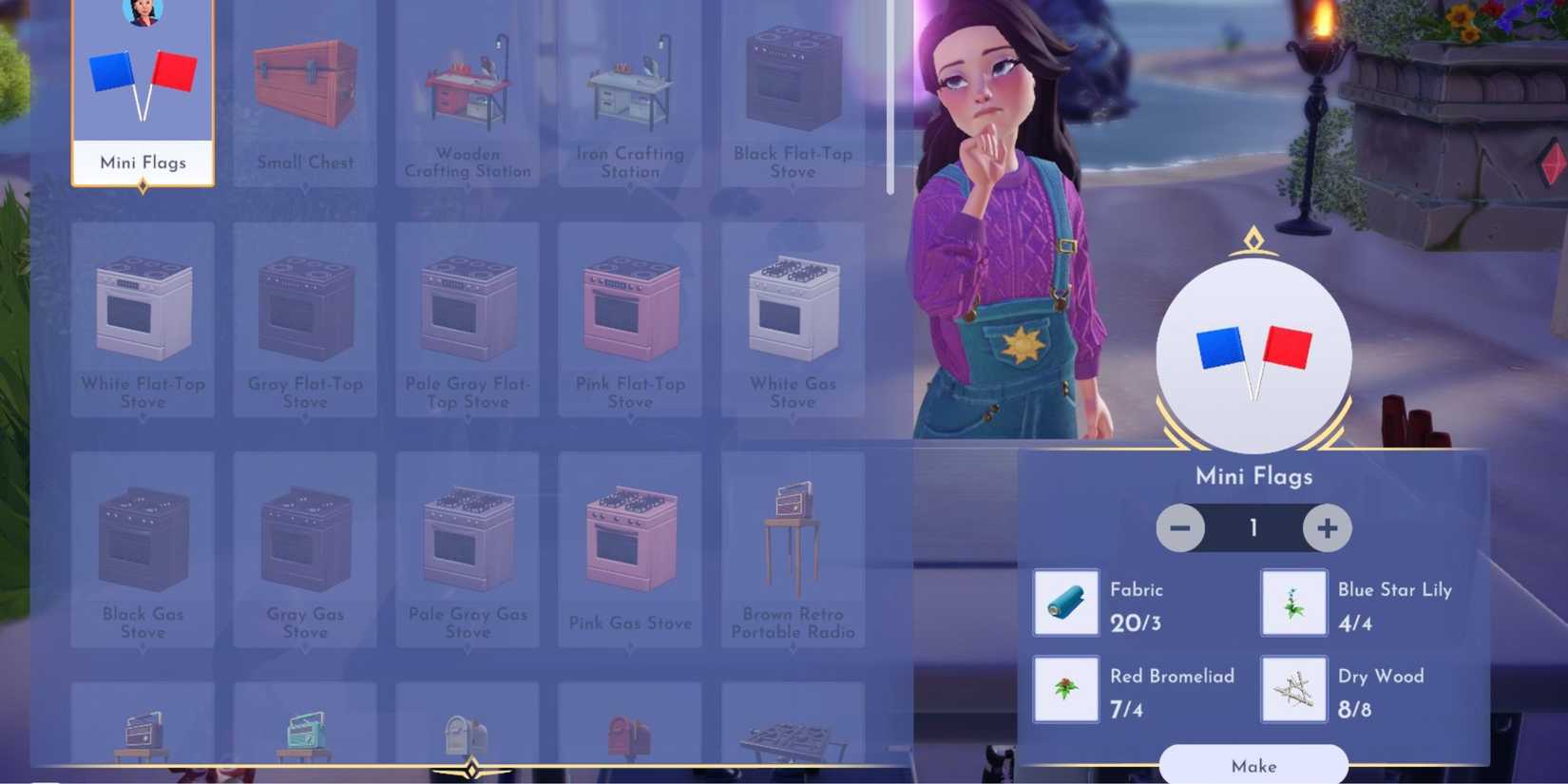View the Fabric ingredient details

click(1064, 602)
